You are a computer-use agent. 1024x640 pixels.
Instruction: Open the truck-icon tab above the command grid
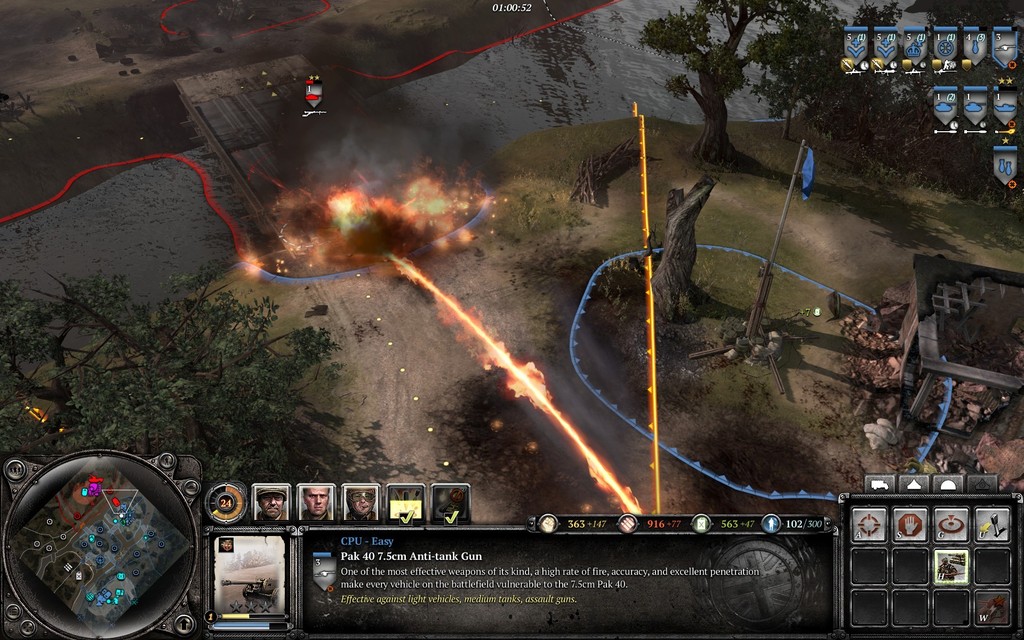pyautogui.click(x=878, y=484)
